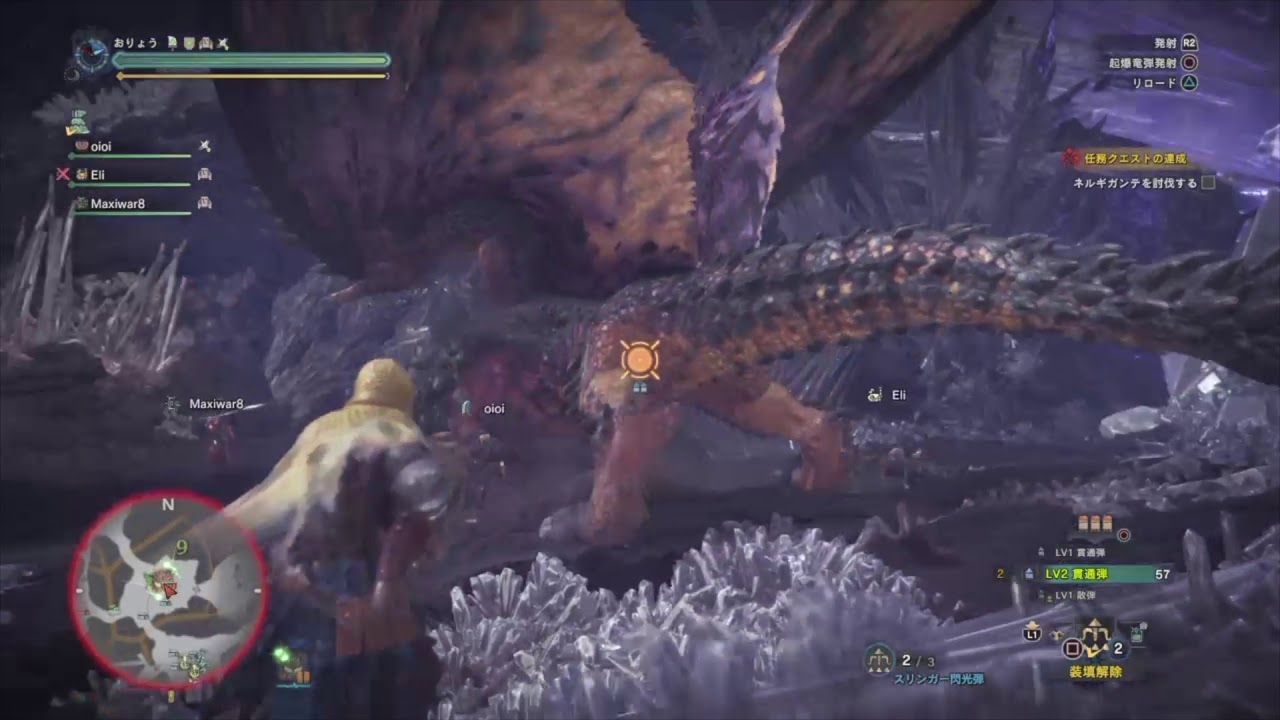Select the armor buff icon in status bar
Image resolution: width=1280 pixels, height=720 pixels.
click(205, 43)
